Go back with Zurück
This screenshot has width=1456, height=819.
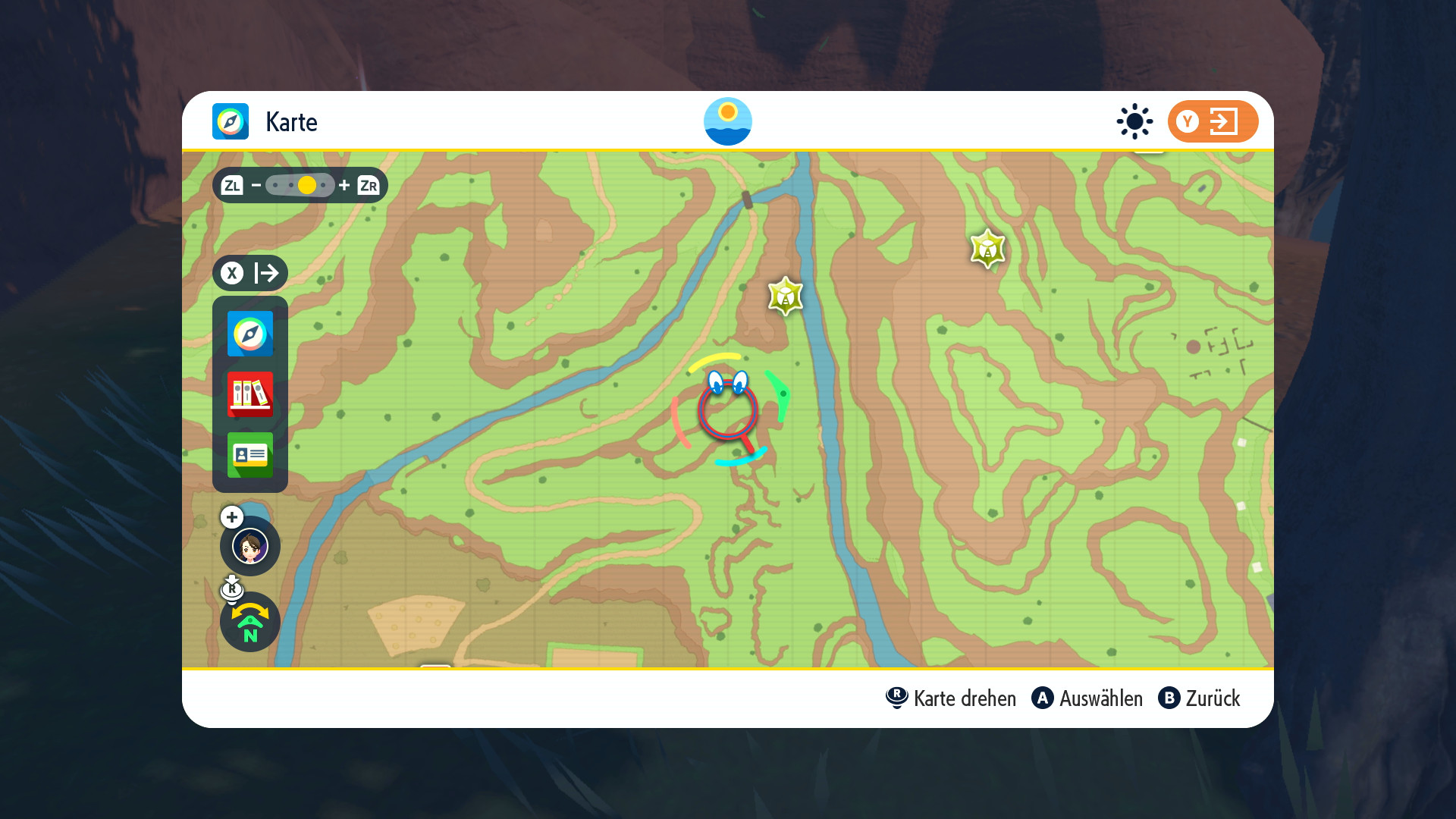pos(1199,698)
